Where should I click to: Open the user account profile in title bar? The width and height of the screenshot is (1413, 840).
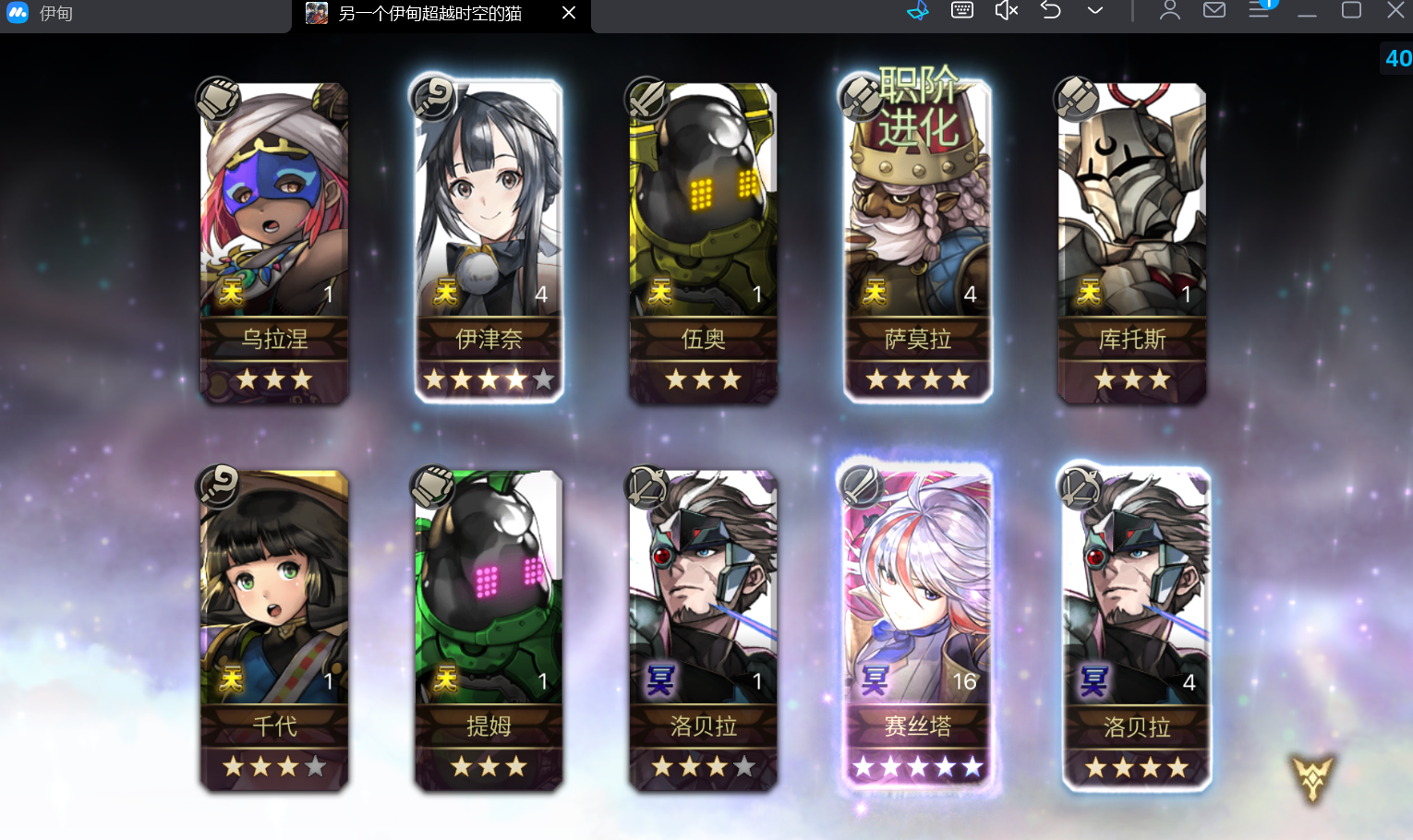coord(1170,11)
